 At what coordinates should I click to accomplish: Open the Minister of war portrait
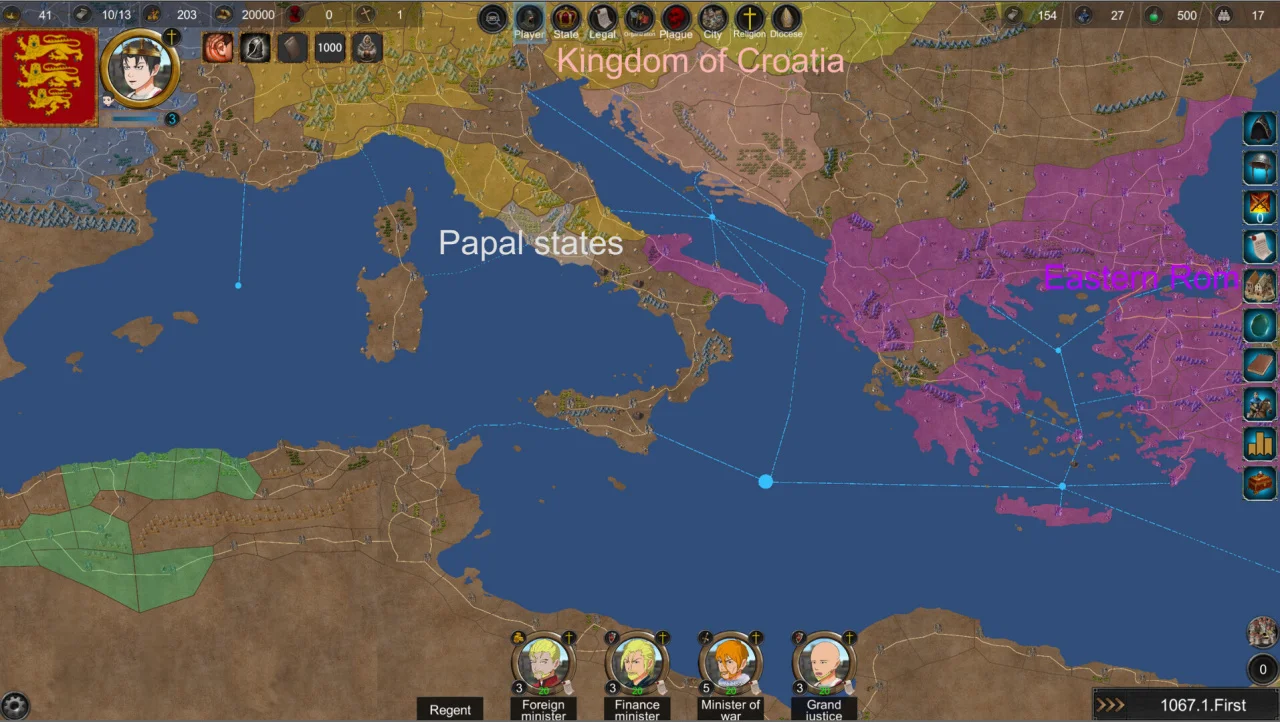tap(730, 662)
